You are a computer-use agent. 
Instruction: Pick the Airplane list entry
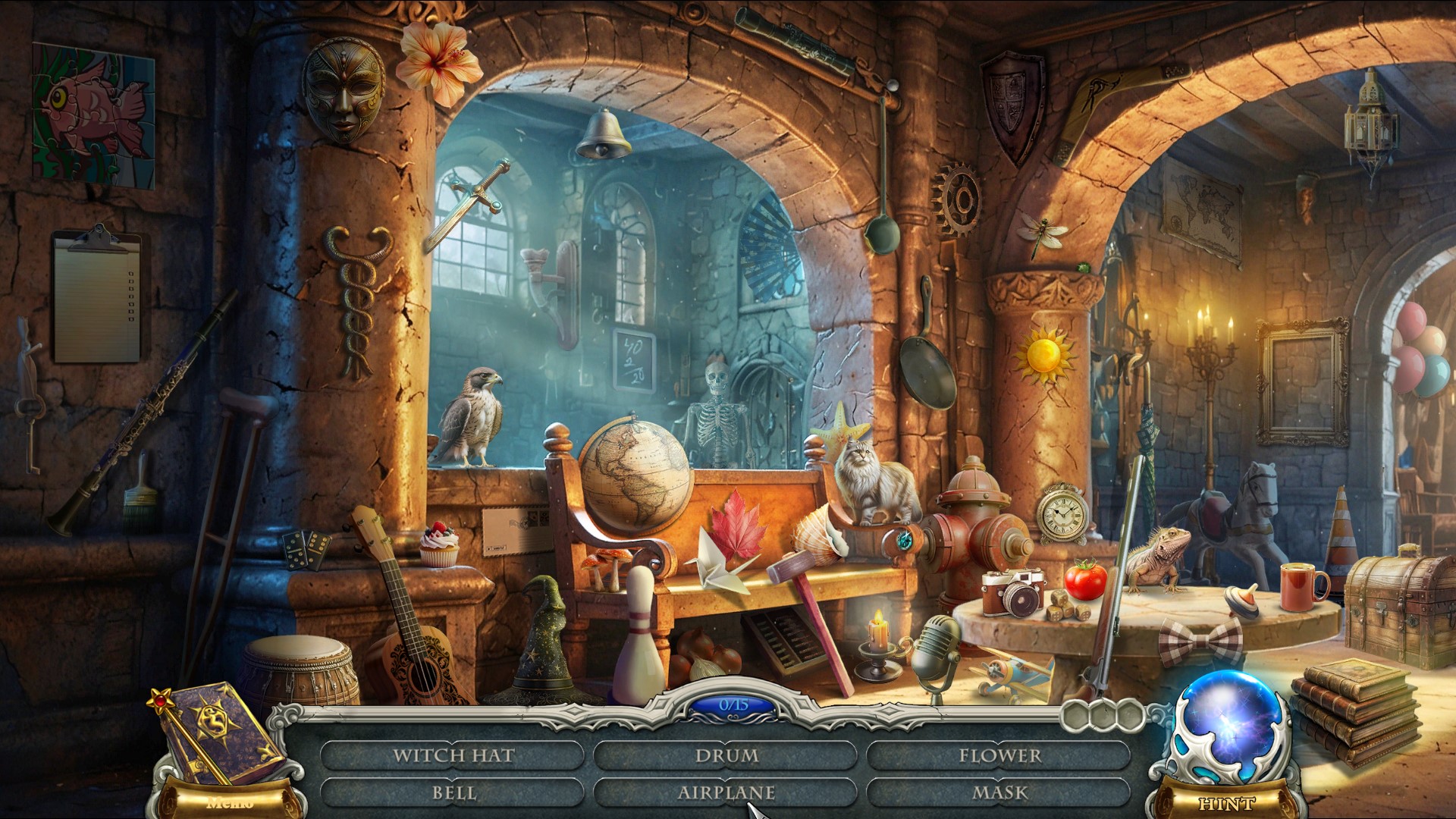pyautogui.click(x=726, y=792)
